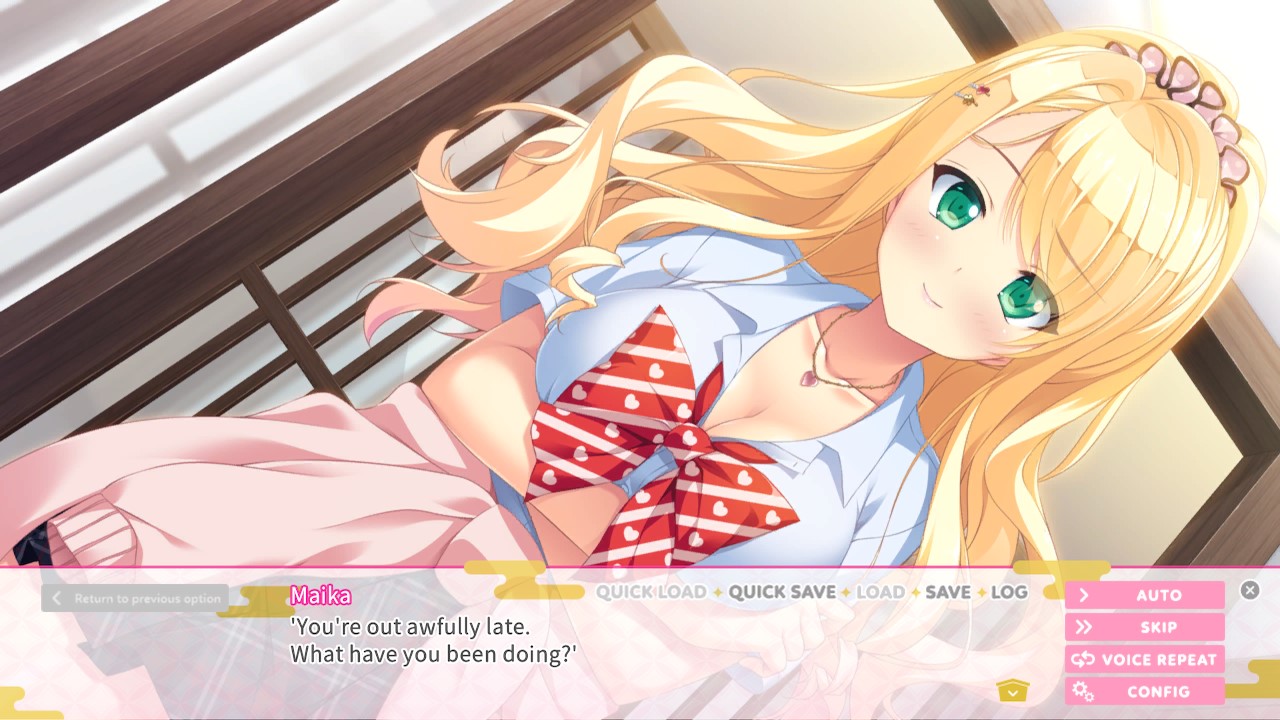Click the back chevron beside Return to previous option
This screenshot has height=720, width=1280.
pos(57,597)
